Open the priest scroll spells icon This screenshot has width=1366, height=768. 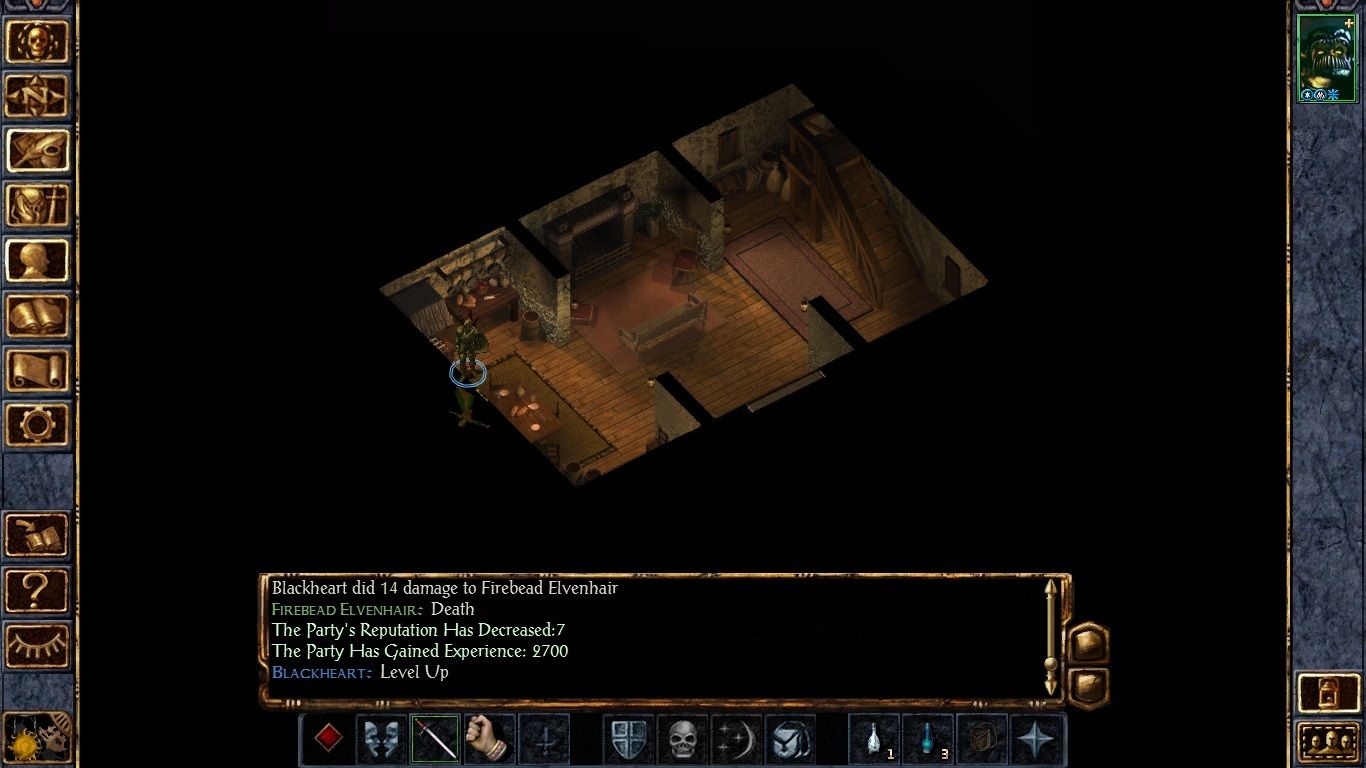[x=38, y=370]
